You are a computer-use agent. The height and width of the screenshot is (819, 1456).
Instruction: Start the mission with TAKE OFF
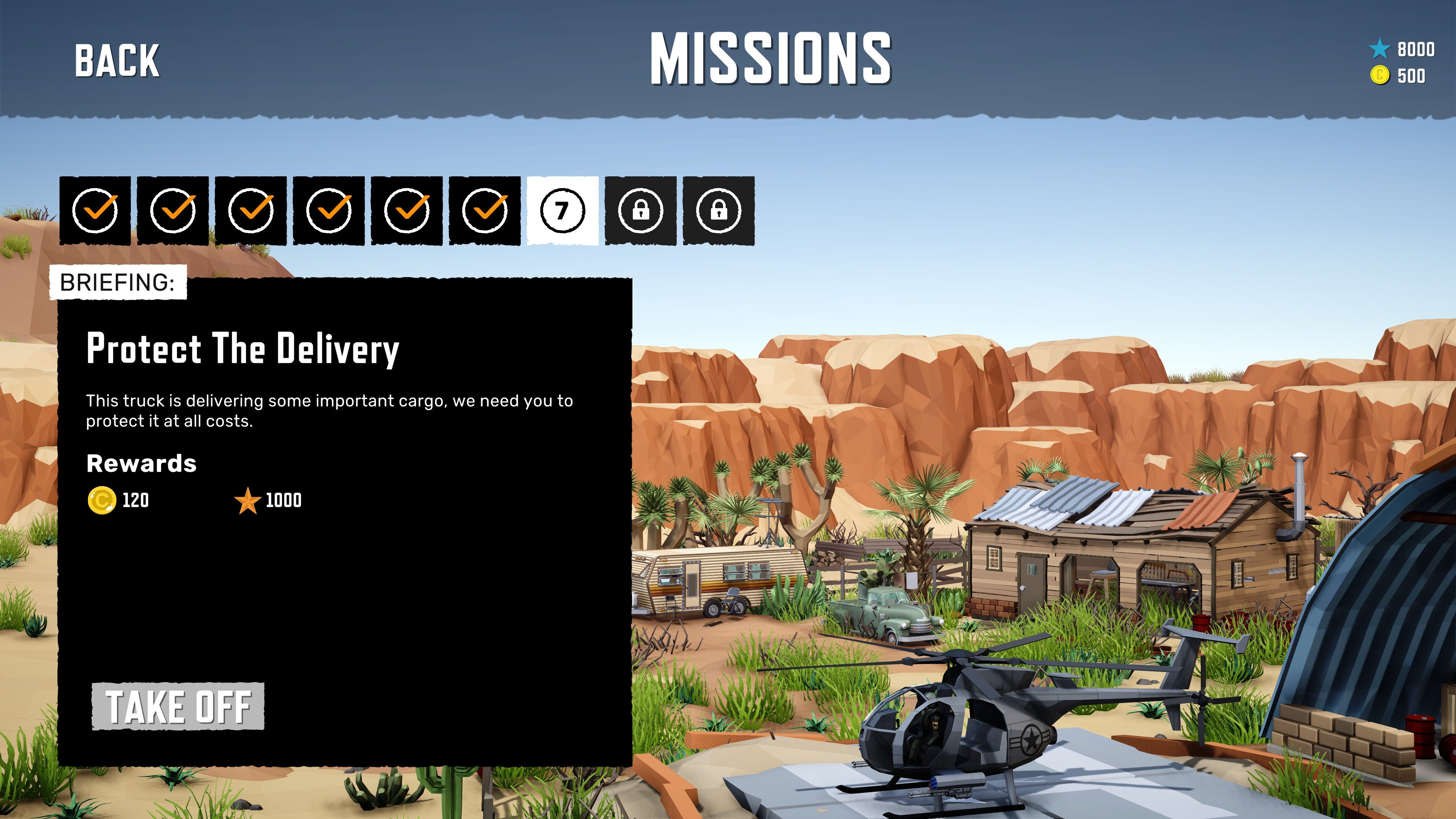pyautogui.click(x=178, y=706)
